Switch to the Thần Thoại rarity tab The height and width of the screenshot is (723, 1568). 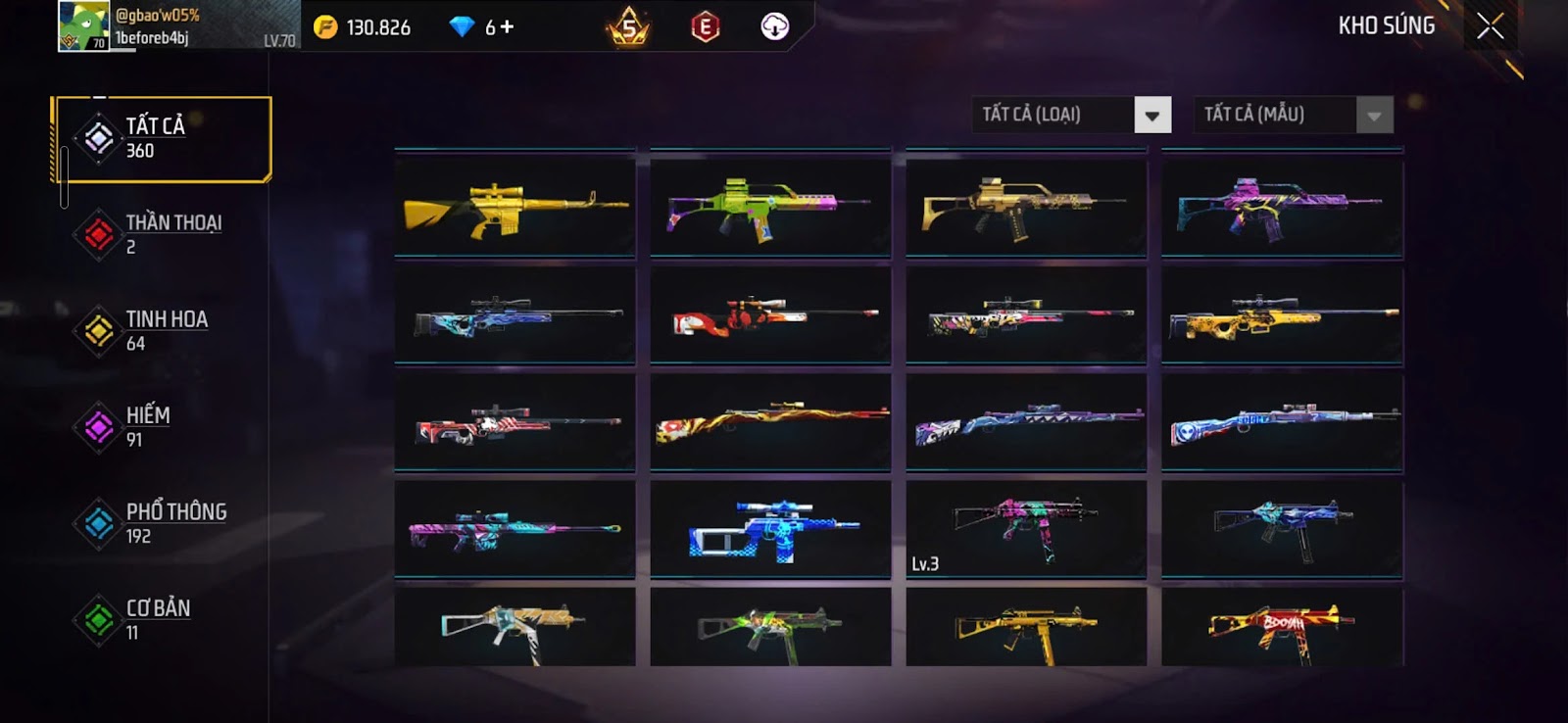click(163, 234)
